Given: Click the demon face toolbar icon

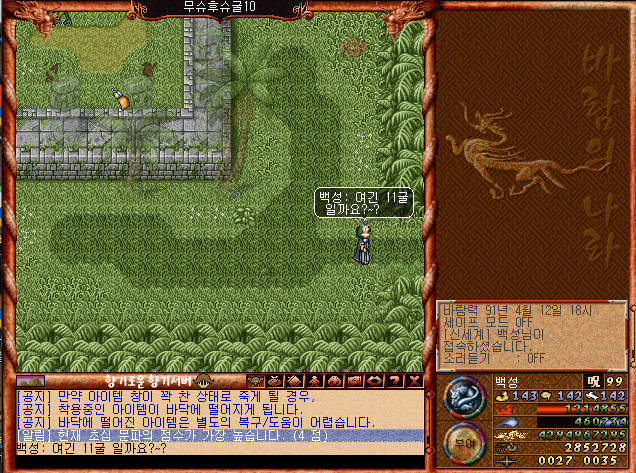Looking at the screenshot, I should [x=253, y=380].
